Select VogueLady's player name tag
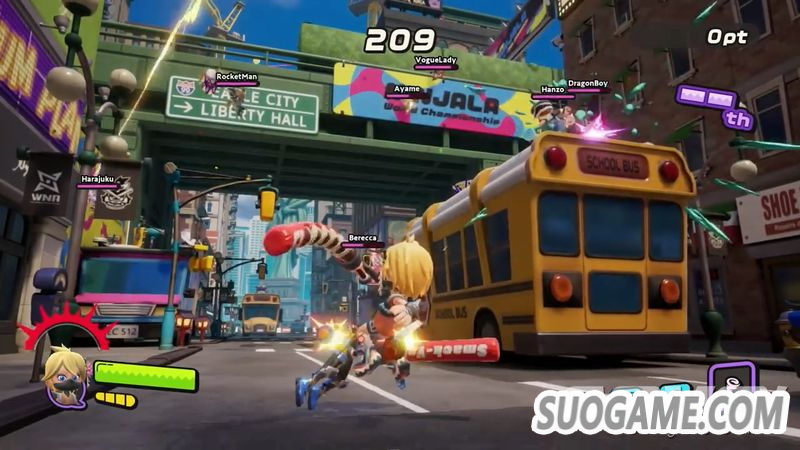Image resolution: width=800 pixels, height=450 pixels. [x=434, y=61]
